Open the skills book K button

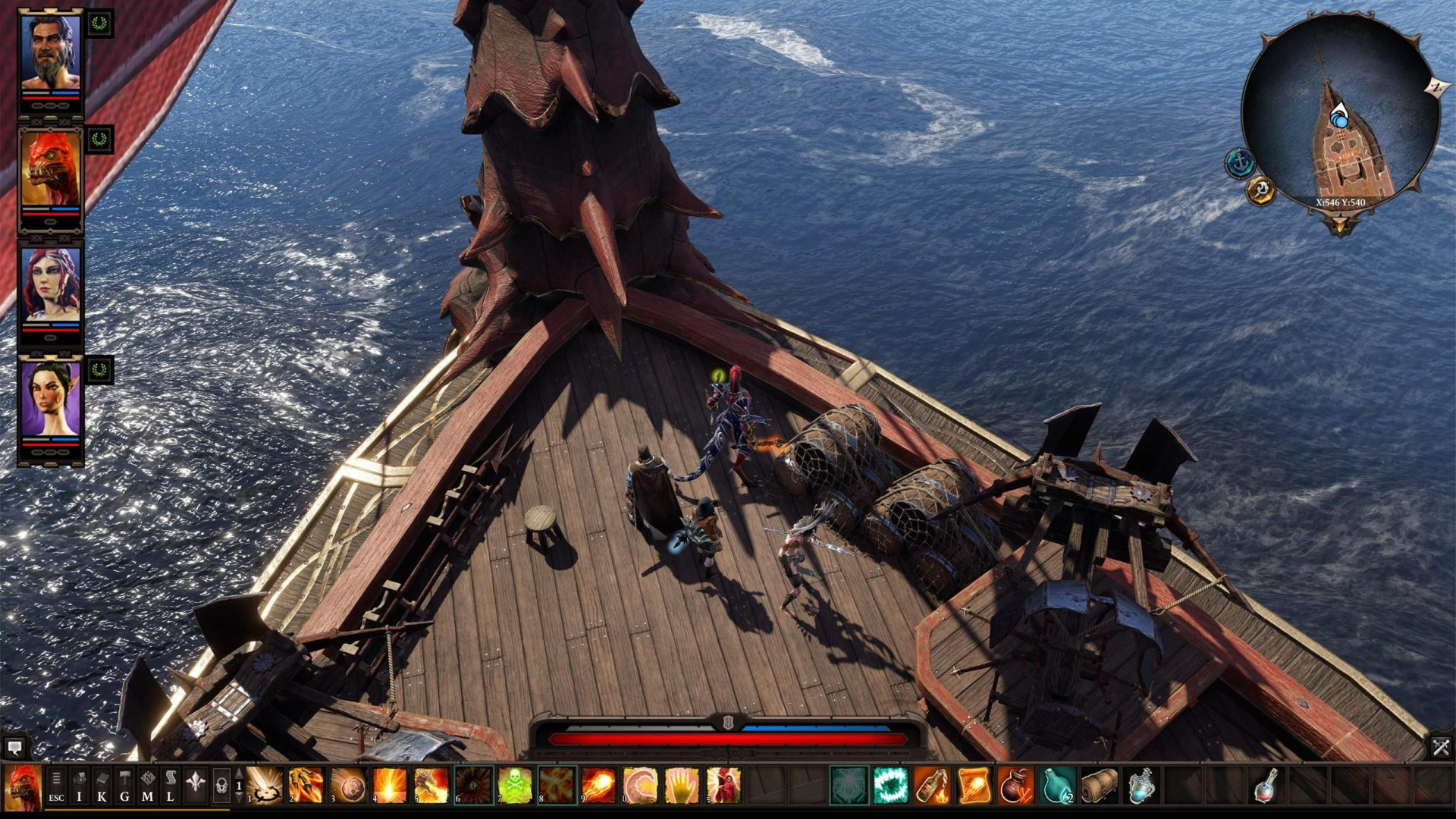click(x=102, y=786)
